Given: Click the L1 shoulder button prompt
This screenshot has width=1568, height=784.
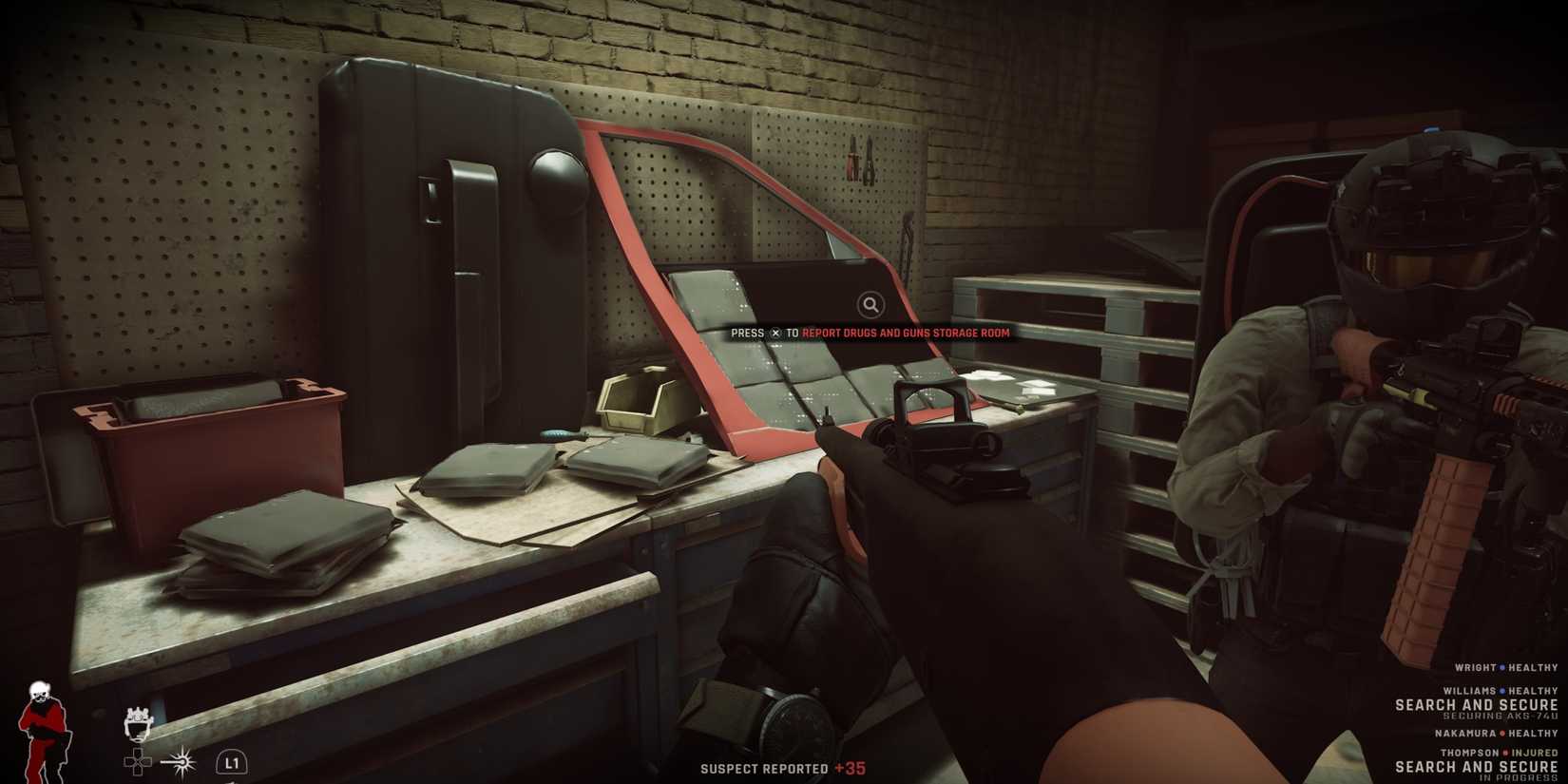Looking at the screenshot, I should pos(232,762).
